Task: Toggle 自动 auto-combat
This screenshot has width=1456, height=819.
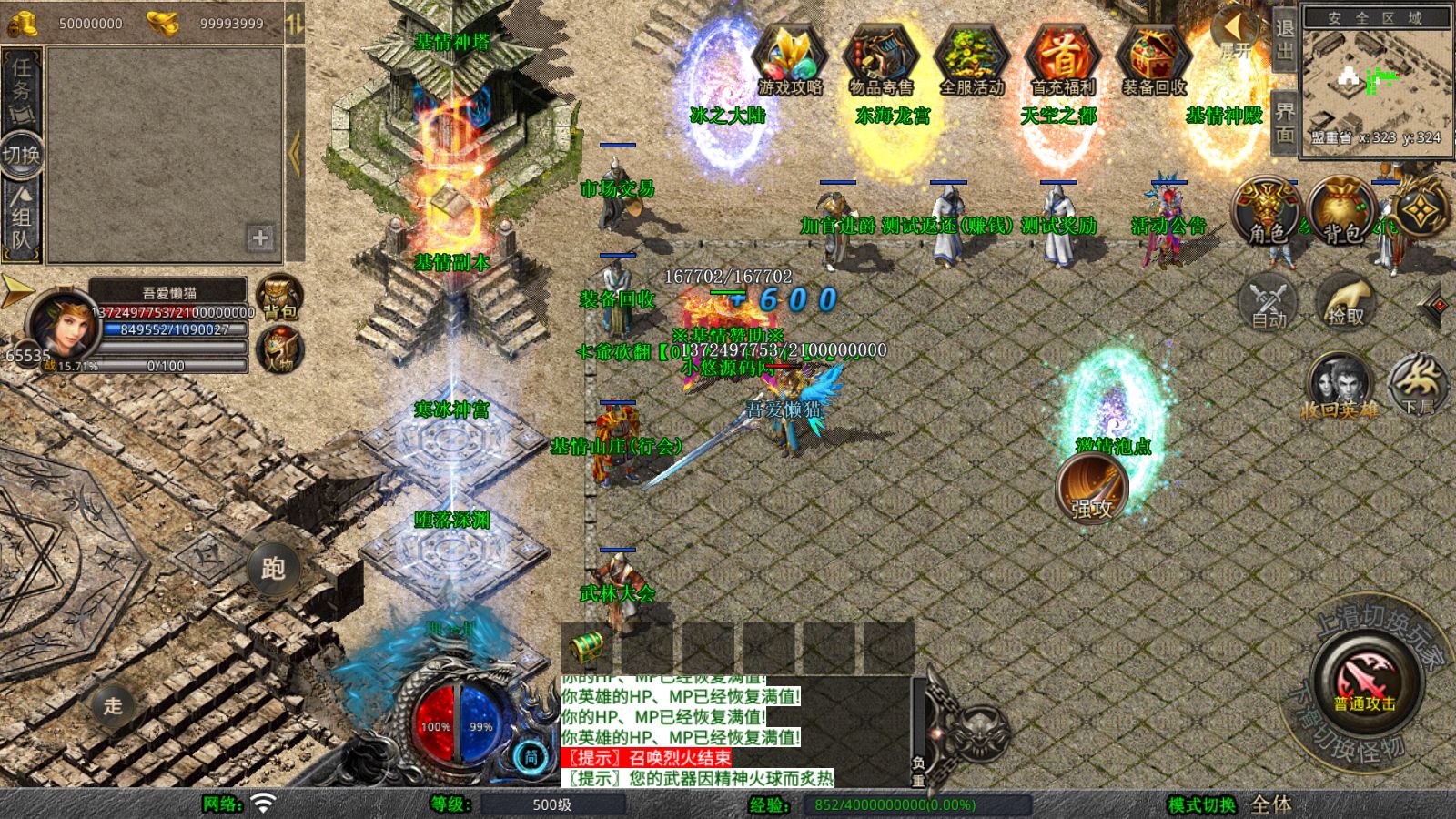Action: click(1269, 302)
